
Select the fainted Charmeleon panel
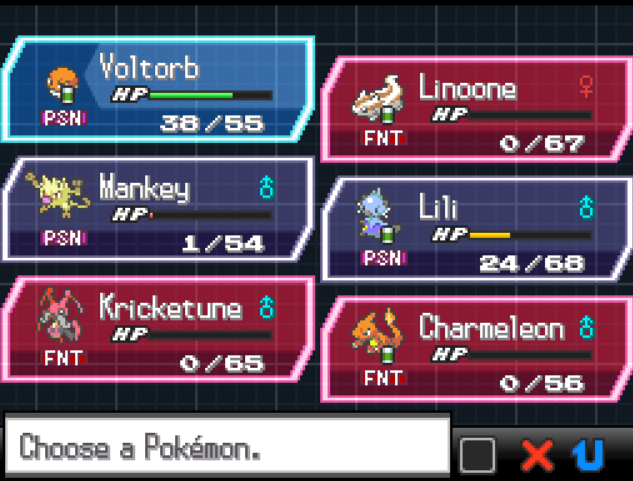tap(475, 350)
